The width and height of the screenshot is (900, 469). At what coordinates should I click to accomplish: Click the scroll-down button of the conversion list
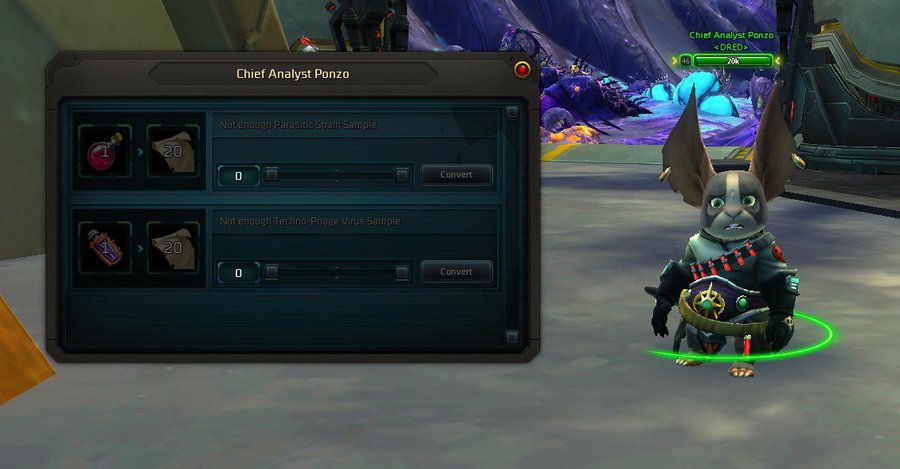512,337
